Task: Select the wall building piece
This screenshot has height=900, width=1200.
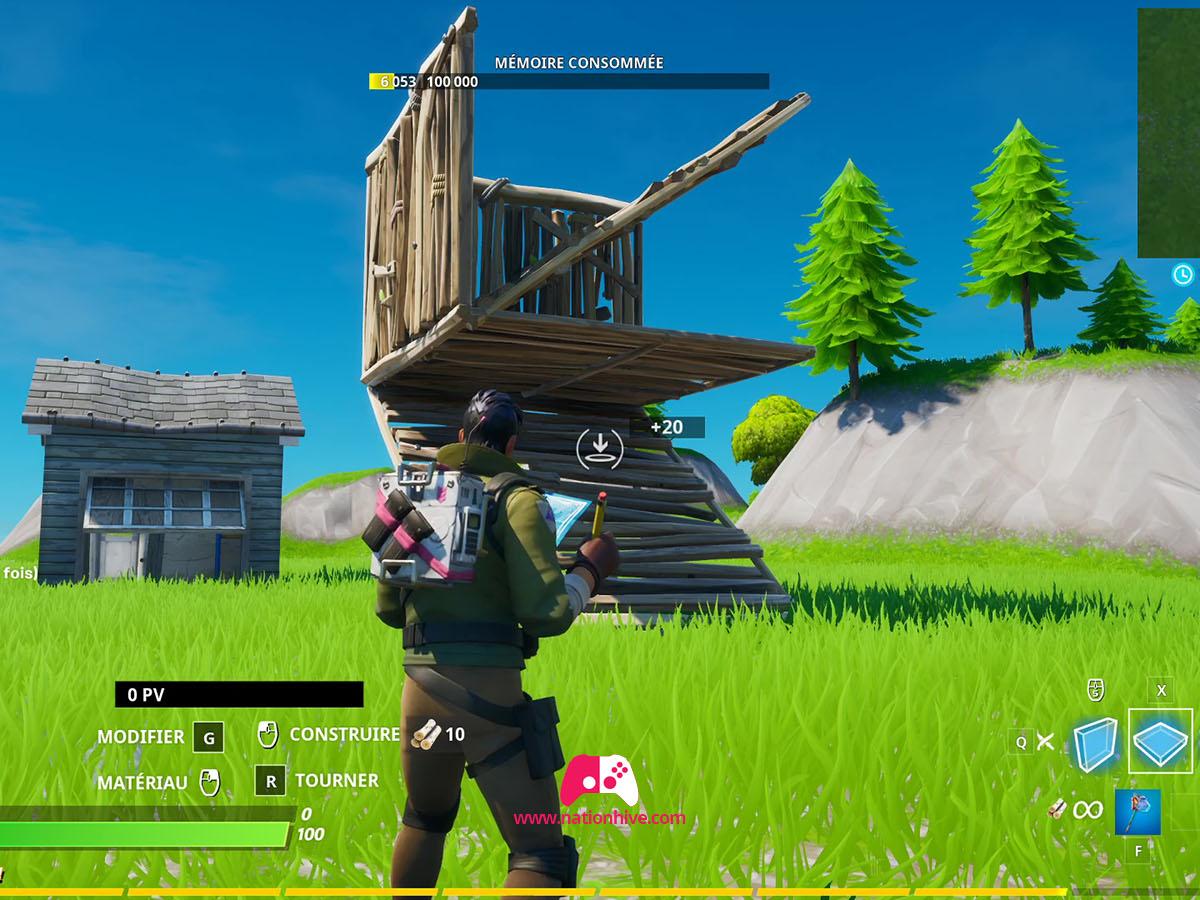Action: 1095,744
